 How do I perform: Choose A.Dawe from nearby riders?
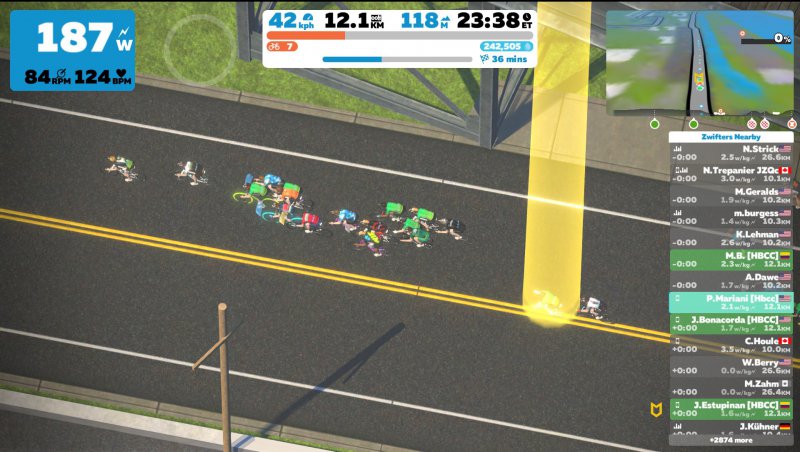(x=732, y=281)
